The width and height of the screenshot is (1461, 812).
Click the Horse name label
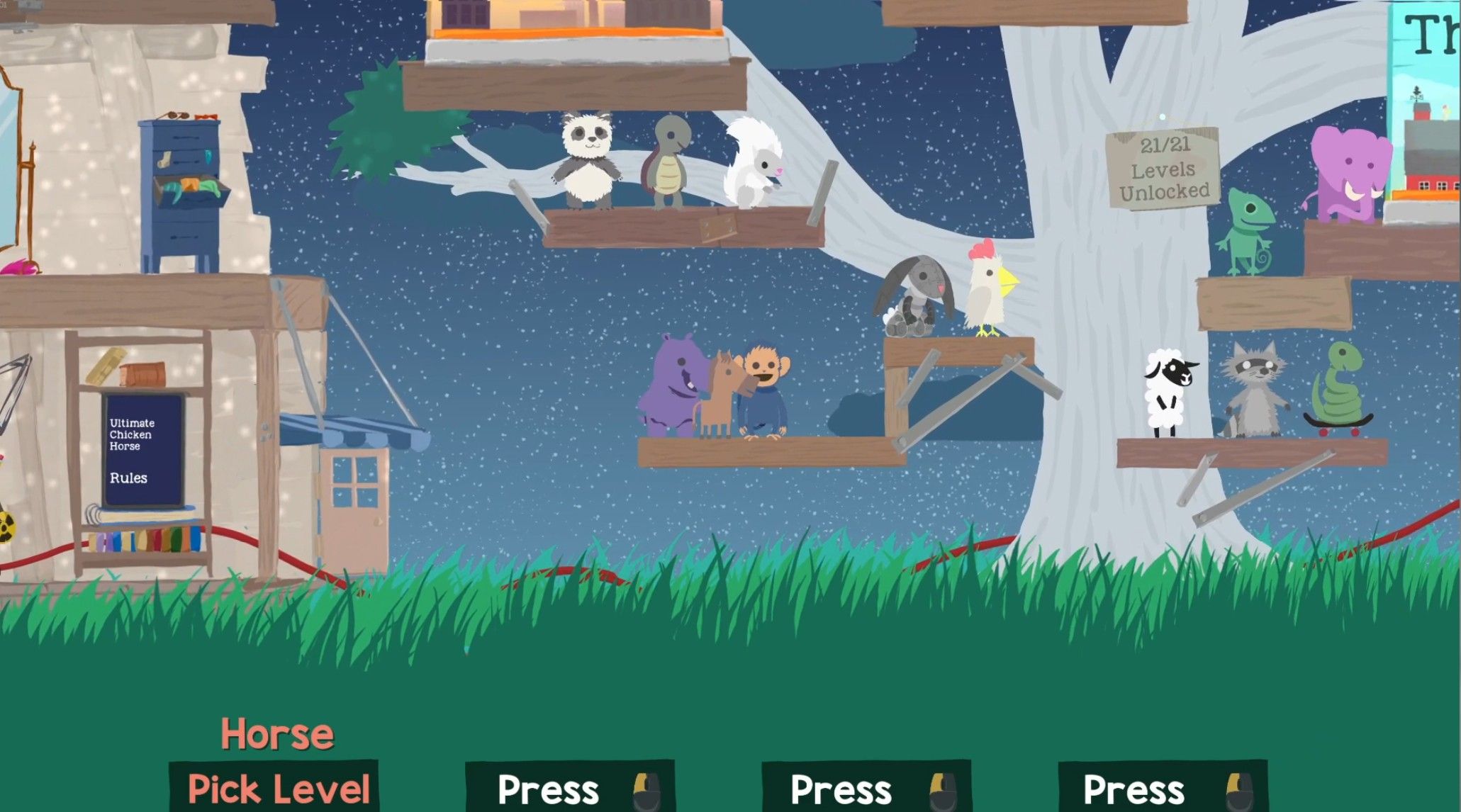pos(276,735)
